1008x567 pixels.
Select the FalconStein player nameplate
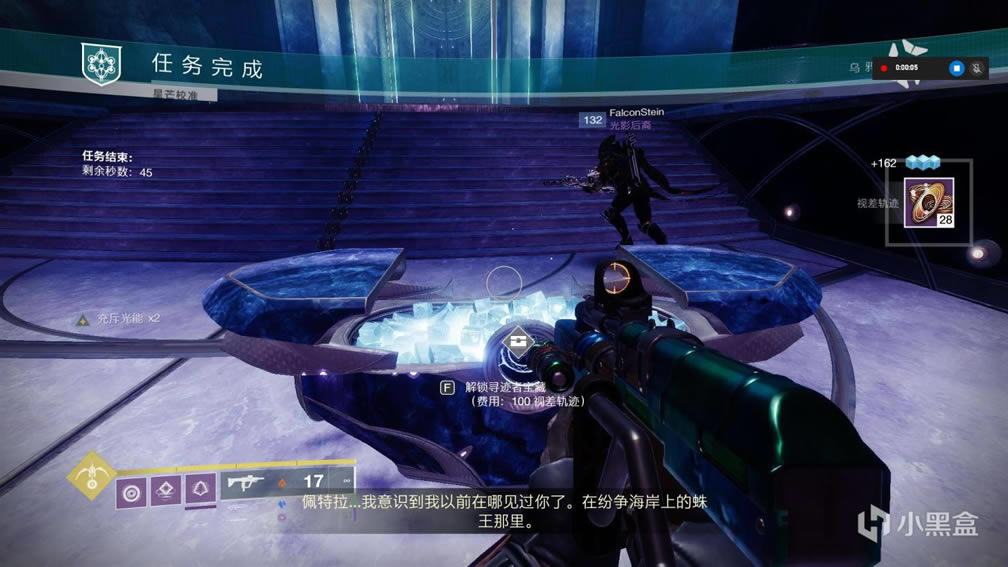tap(636, 113)
